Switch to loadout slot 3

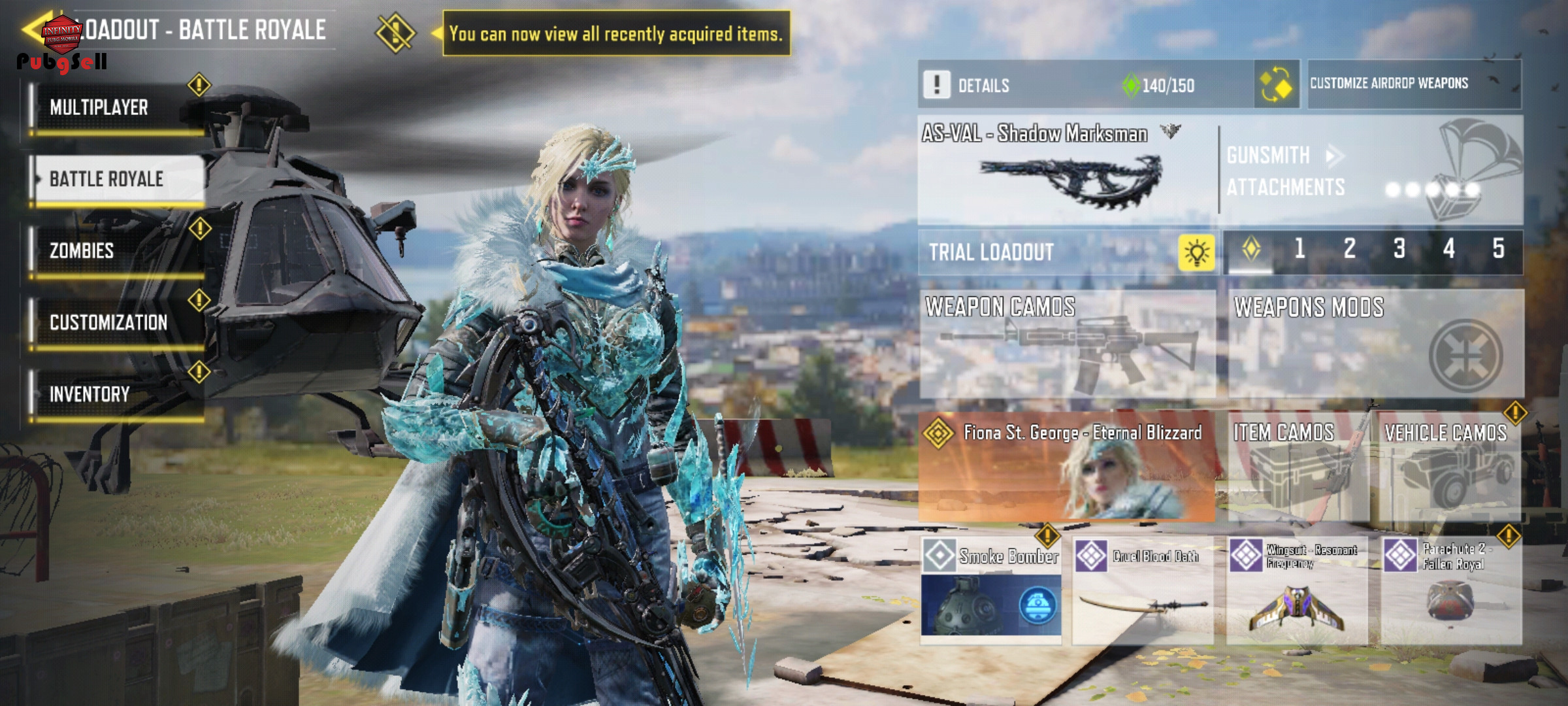click(x=1399, y=249)
